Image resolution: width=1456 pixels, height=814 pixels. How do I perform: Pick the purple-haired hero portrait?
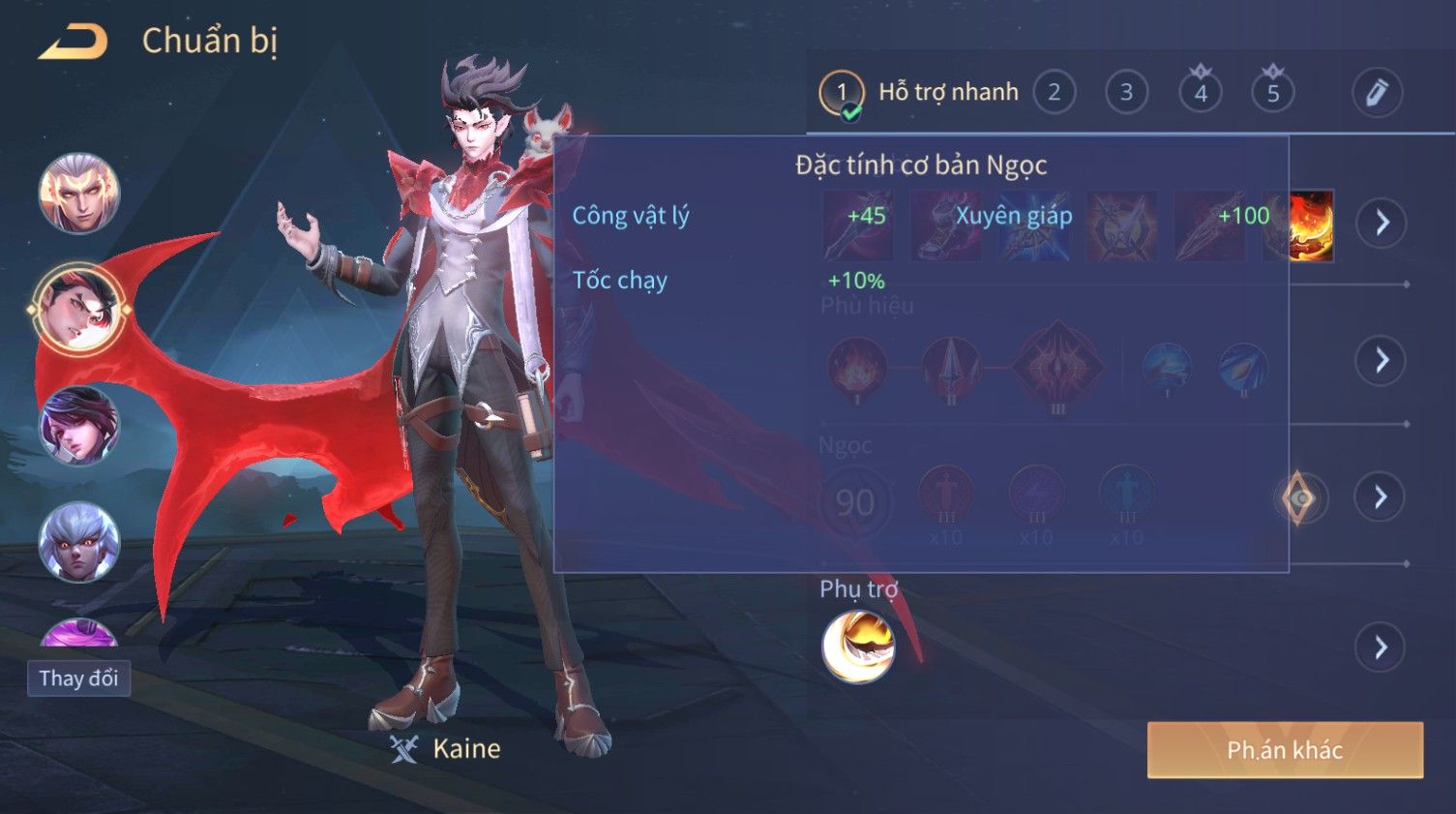click(x=79, y=426)
